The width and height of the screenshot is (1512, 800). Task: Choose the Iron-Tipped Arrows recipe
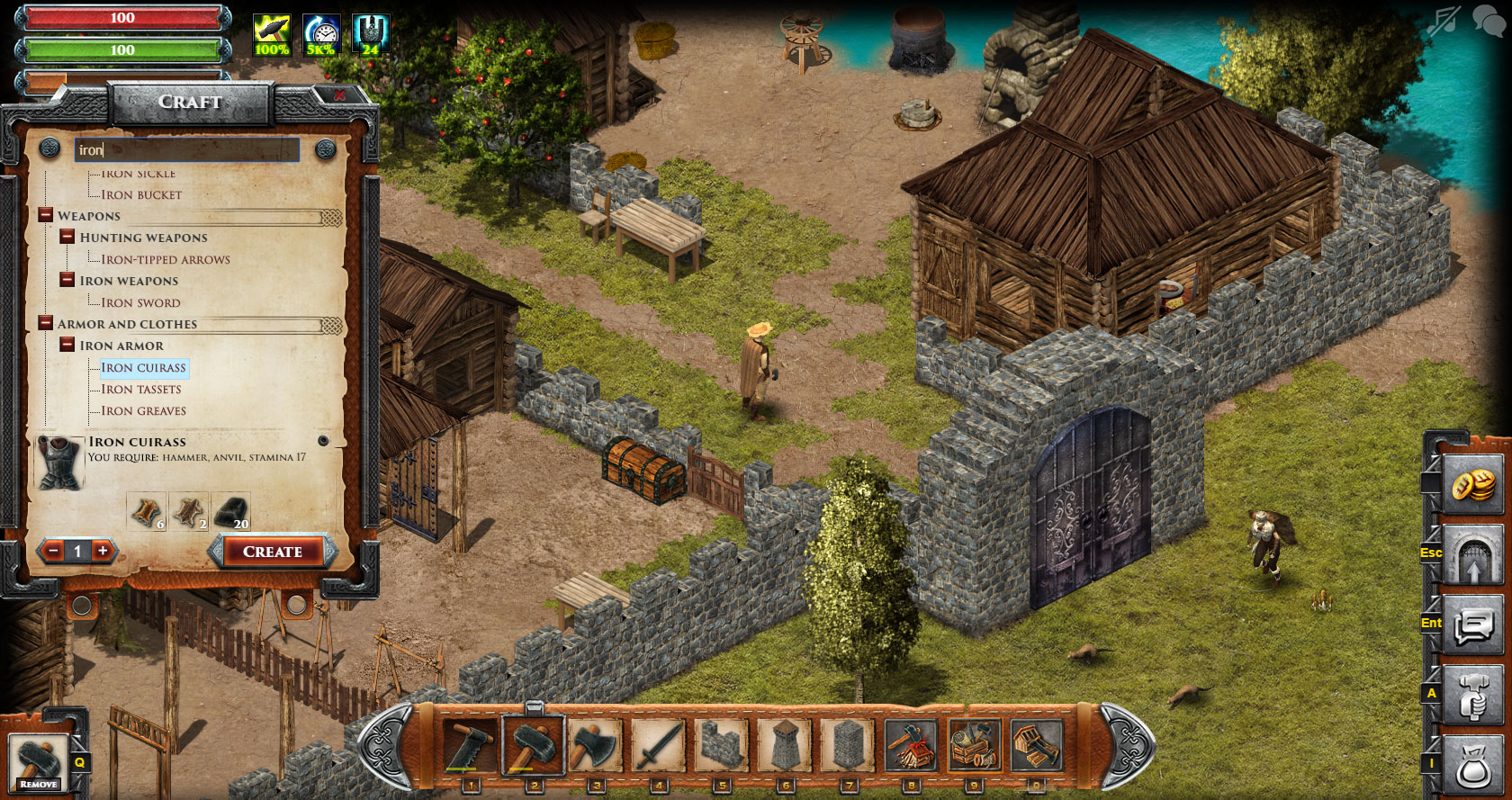point(166,260)
